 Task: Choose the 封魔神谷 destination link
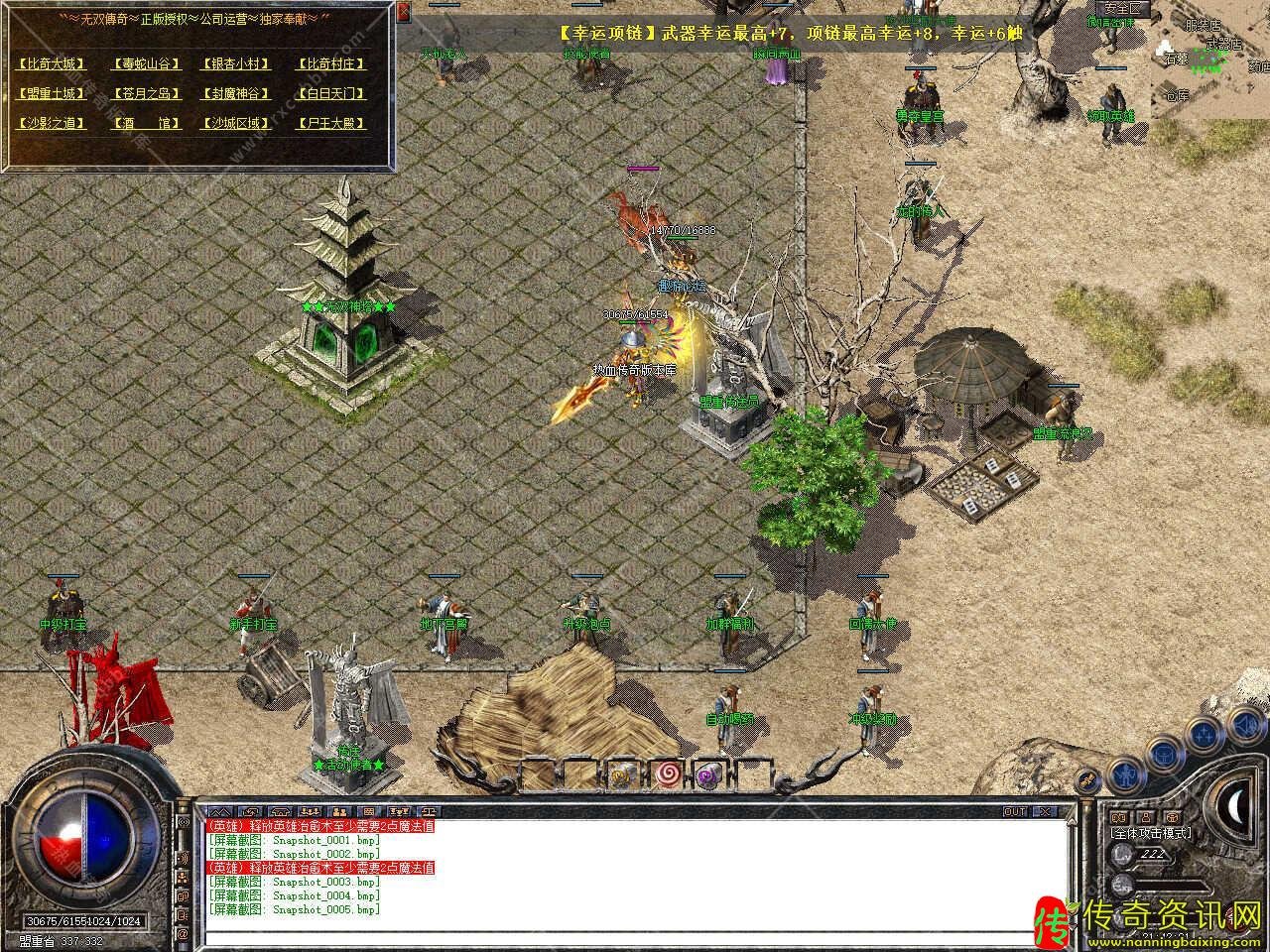coord(236,93)
